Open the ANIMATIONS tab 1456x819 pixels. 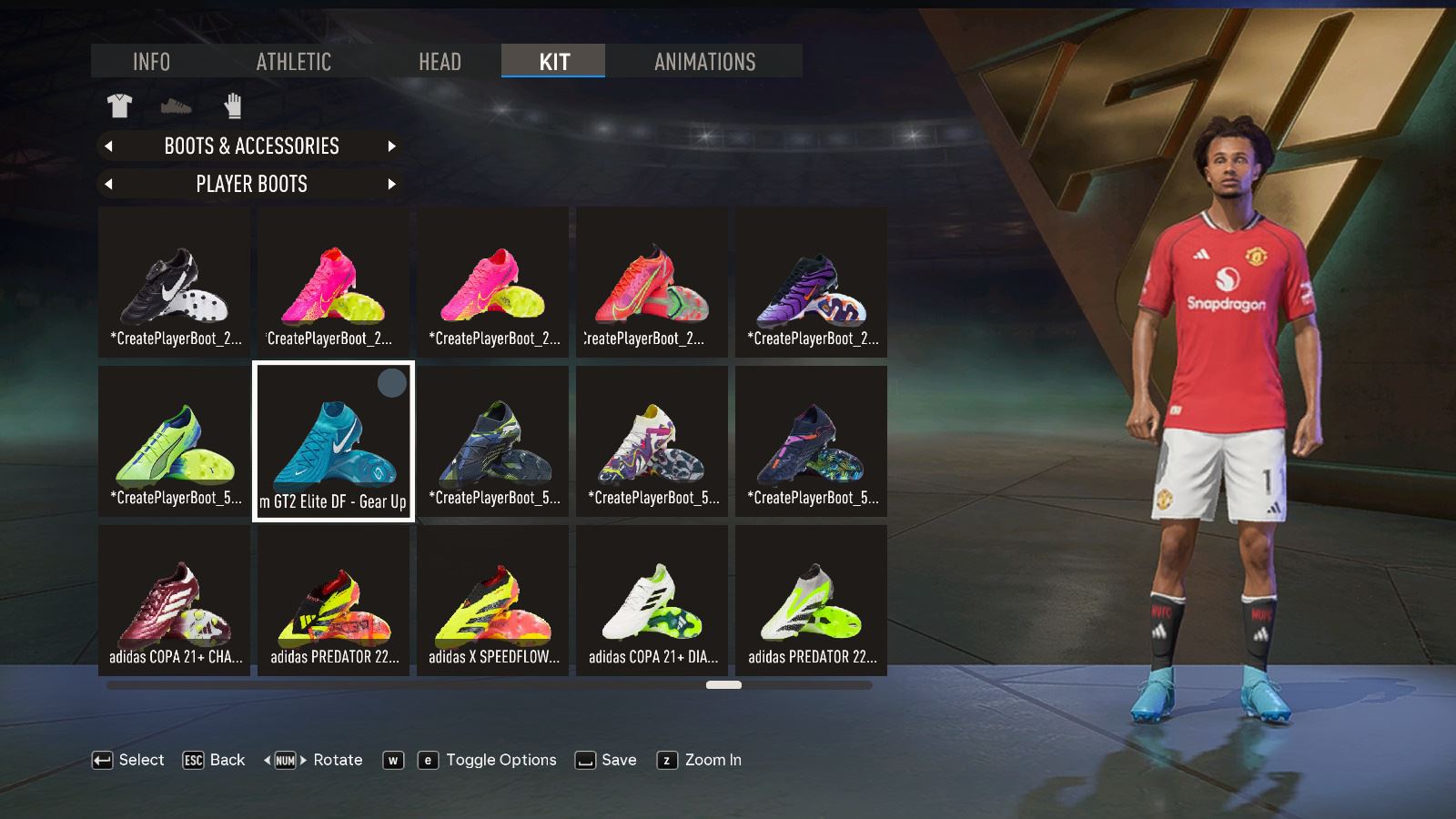pos(704,61)
